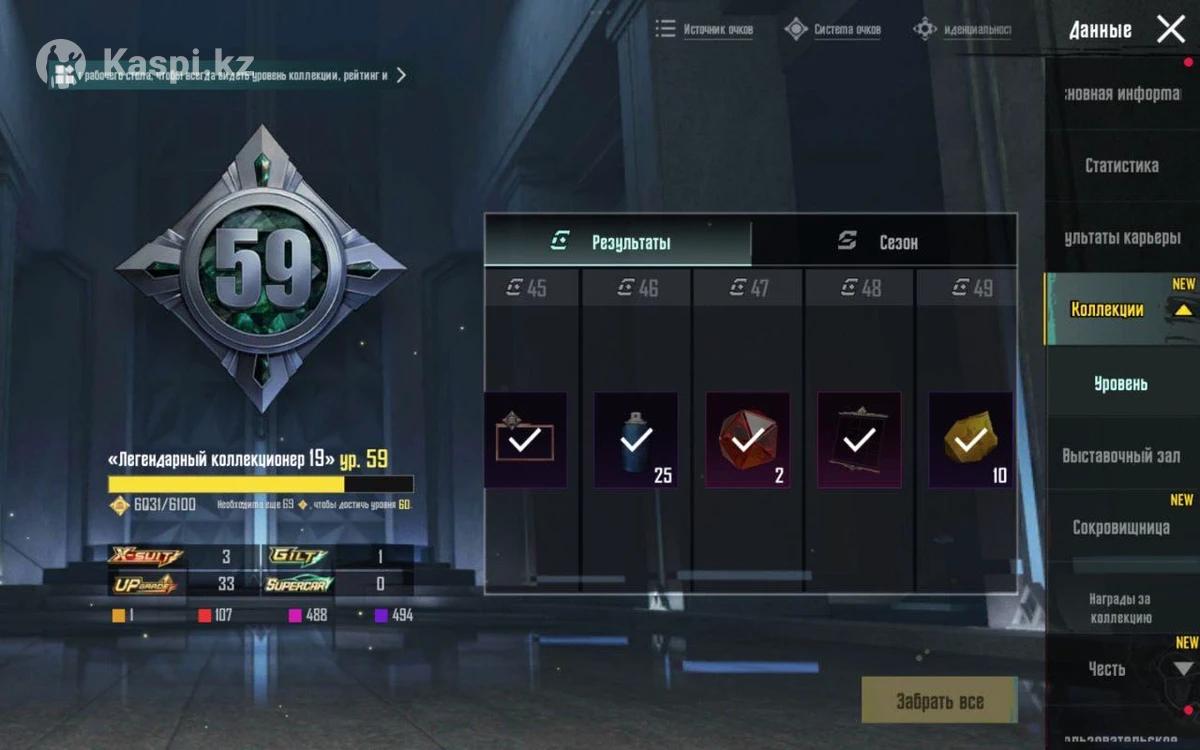Screen dimensions: 1200x750
Task: Click the Забрать все button
Action: 939,700
